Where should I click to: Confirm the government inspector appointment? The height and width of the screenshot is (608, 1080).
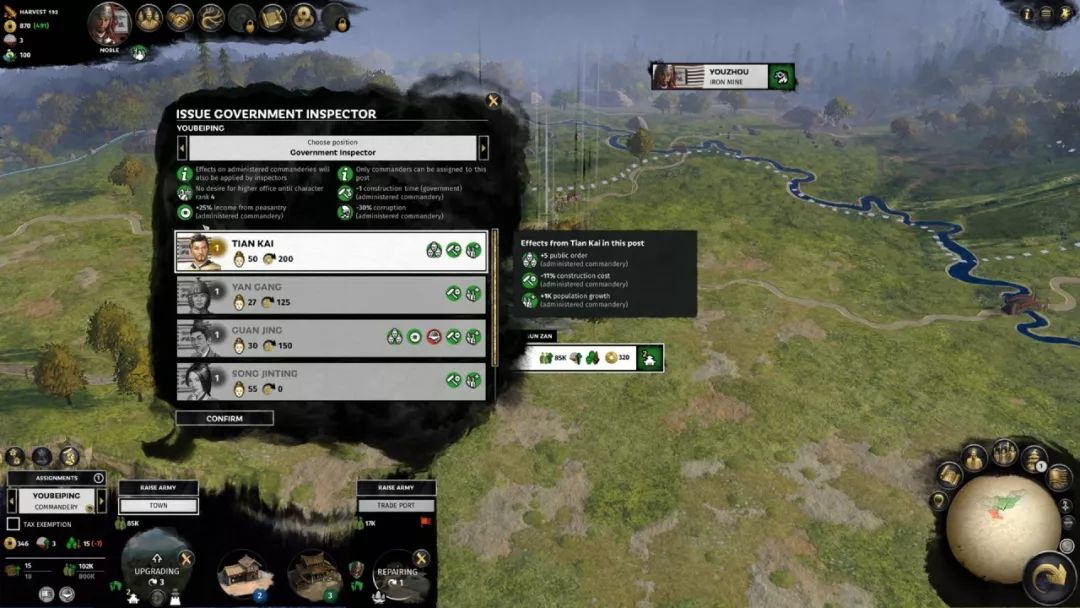pos(224,418)
